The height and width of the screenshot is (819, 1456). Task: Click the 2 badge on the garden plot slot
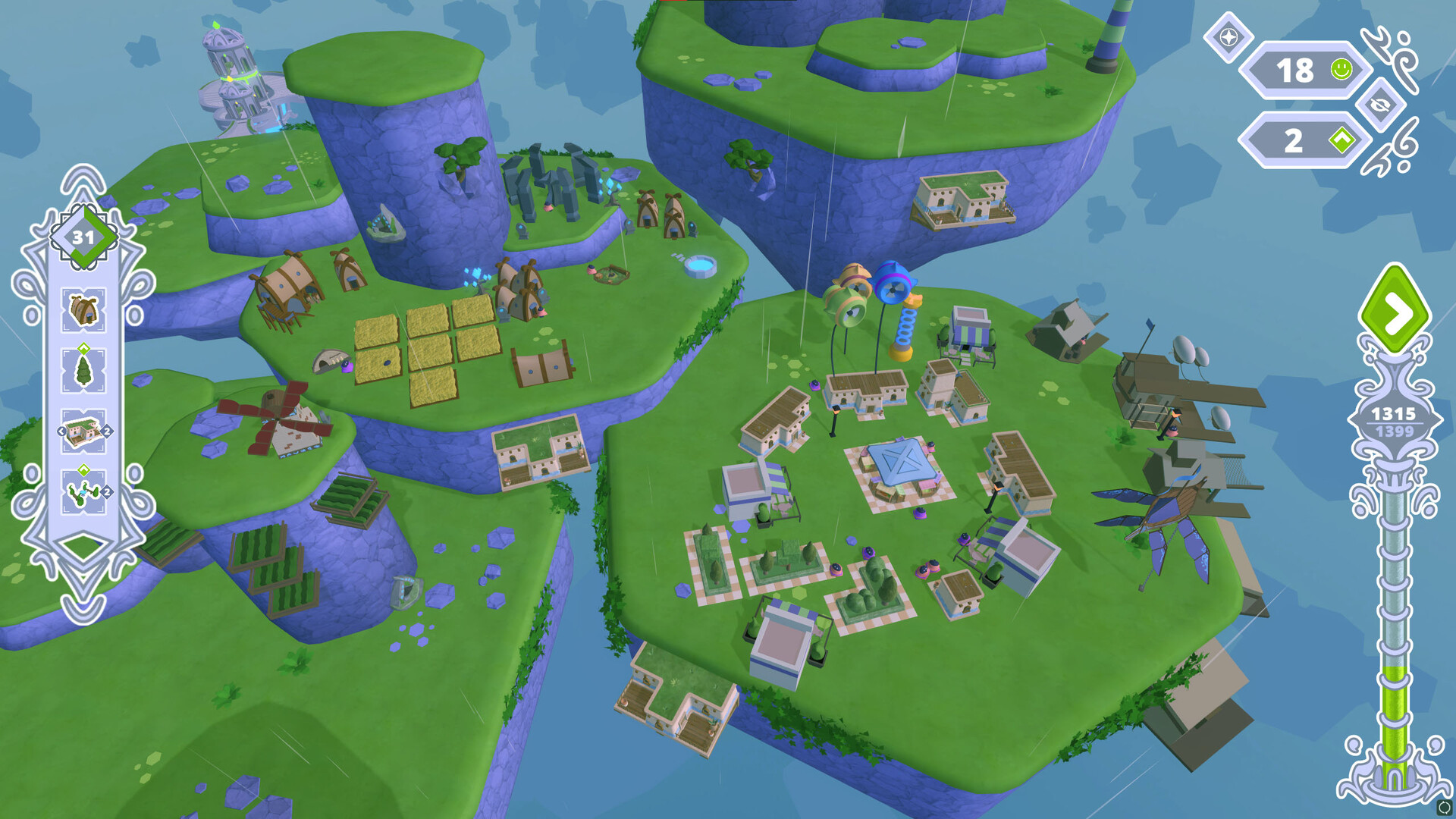107,491
